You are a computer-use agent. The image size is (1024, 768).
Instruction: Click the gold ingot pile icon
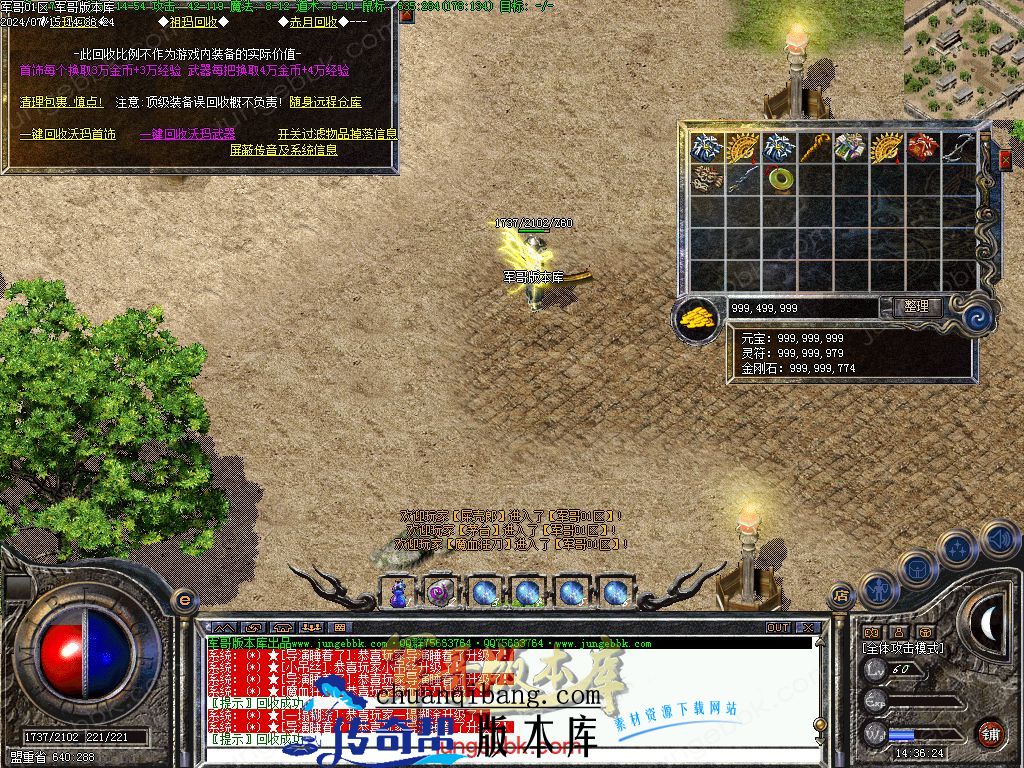(697, 317)
